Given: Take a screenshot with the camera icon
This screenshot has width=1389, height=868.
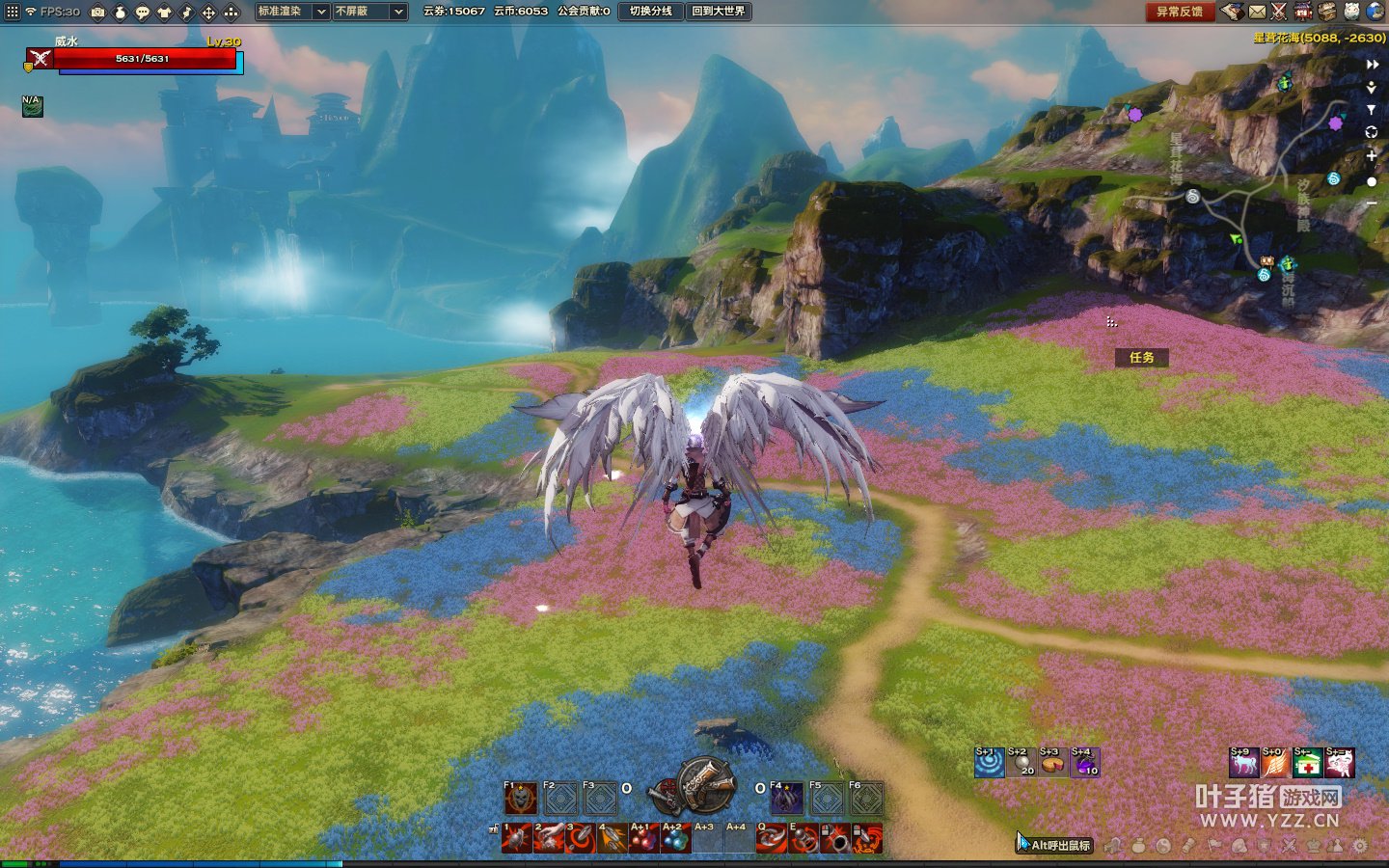Looking at the screenshot, I should (x=97, y=13).
